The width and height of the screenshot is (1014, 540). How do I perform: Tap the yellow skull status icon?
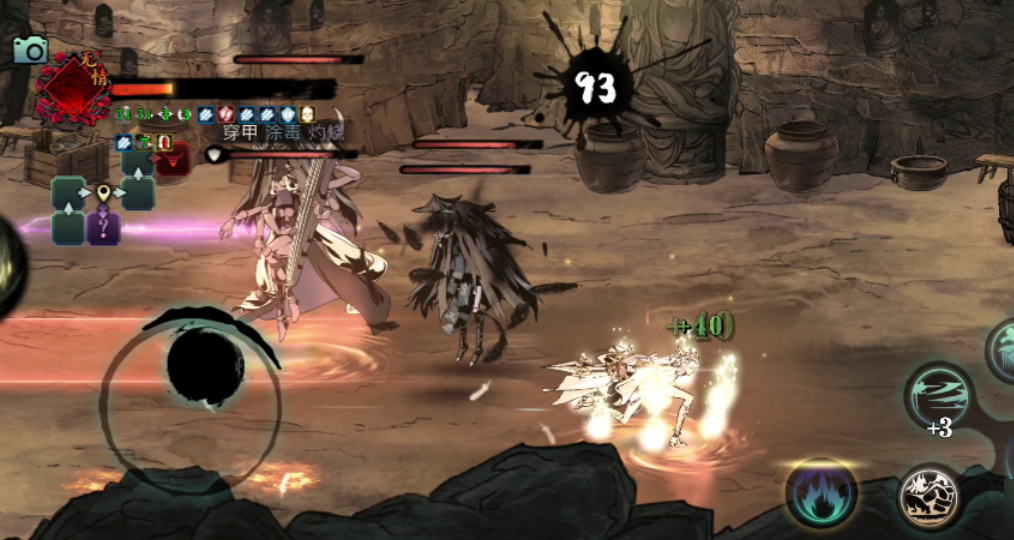coord(307,114)
